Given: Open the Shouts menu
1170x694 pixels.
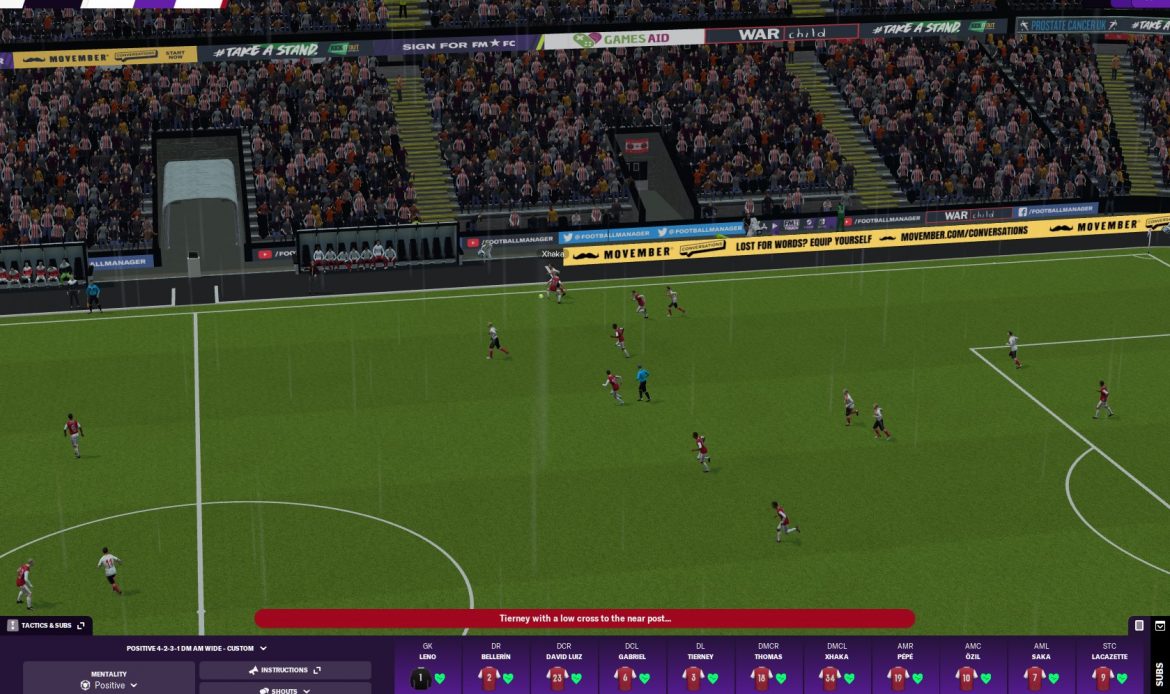Looking at the screenshot, I should pos(284,690).
